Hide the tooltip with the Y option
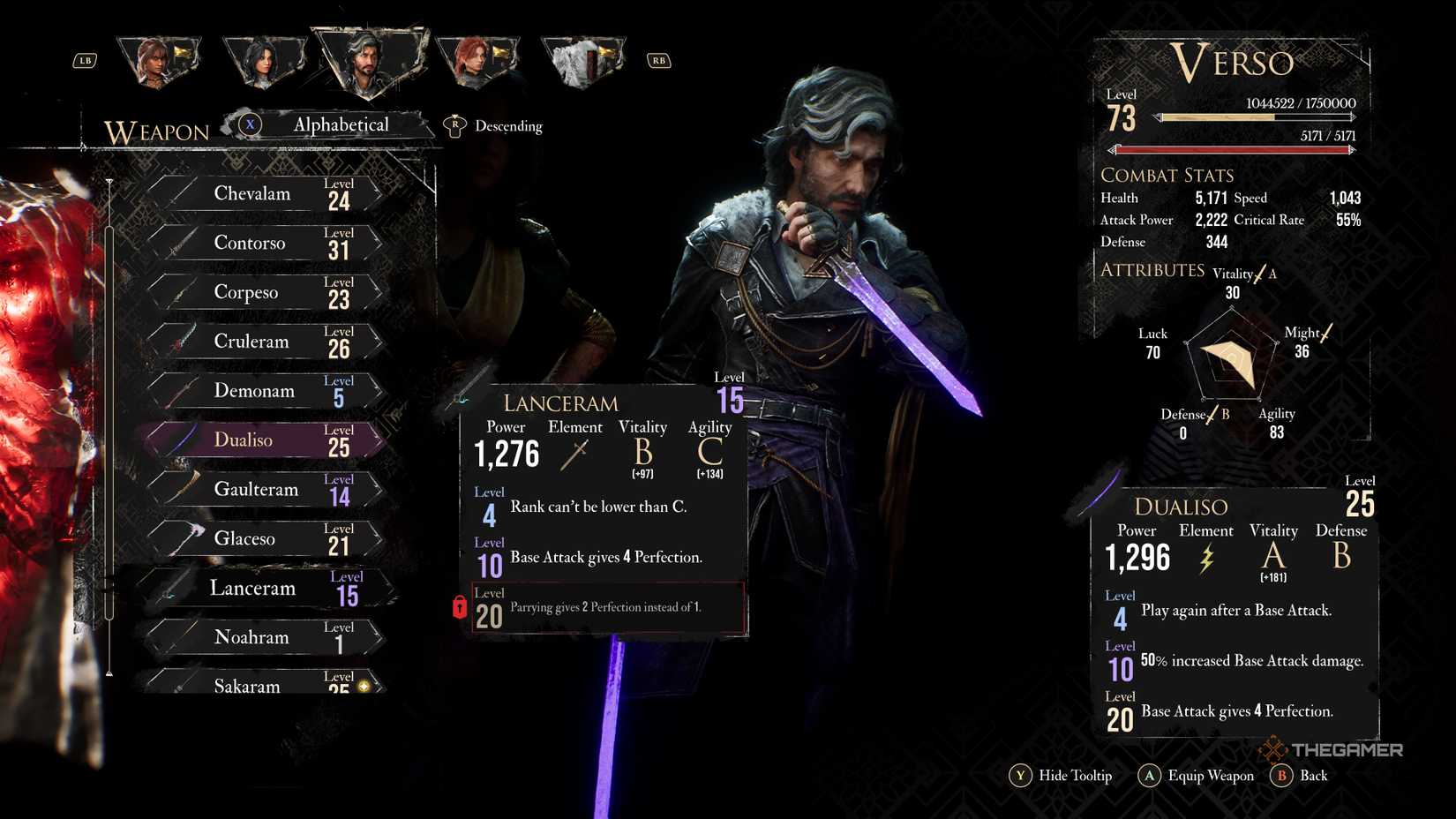 tap(1021, 776)
